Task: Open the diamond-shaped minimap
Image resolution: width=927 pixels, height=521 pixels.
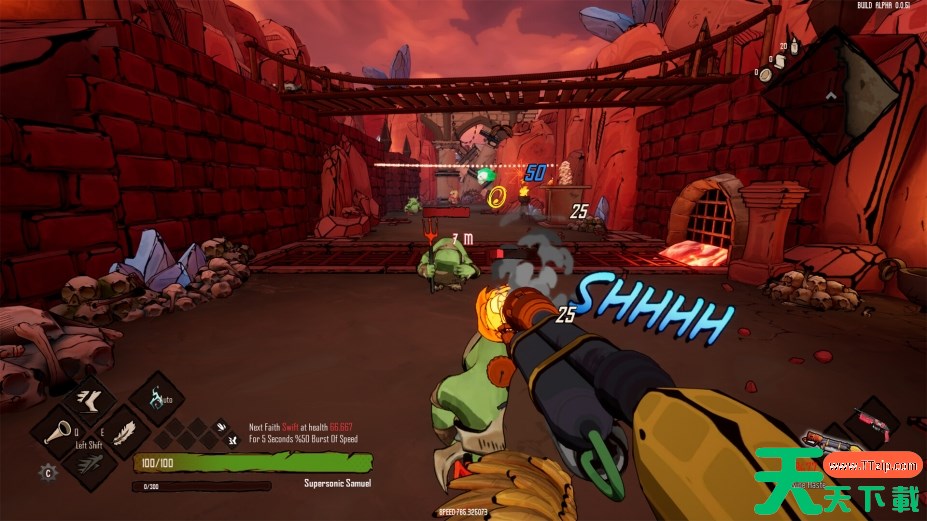Action: tap(831, 95)
